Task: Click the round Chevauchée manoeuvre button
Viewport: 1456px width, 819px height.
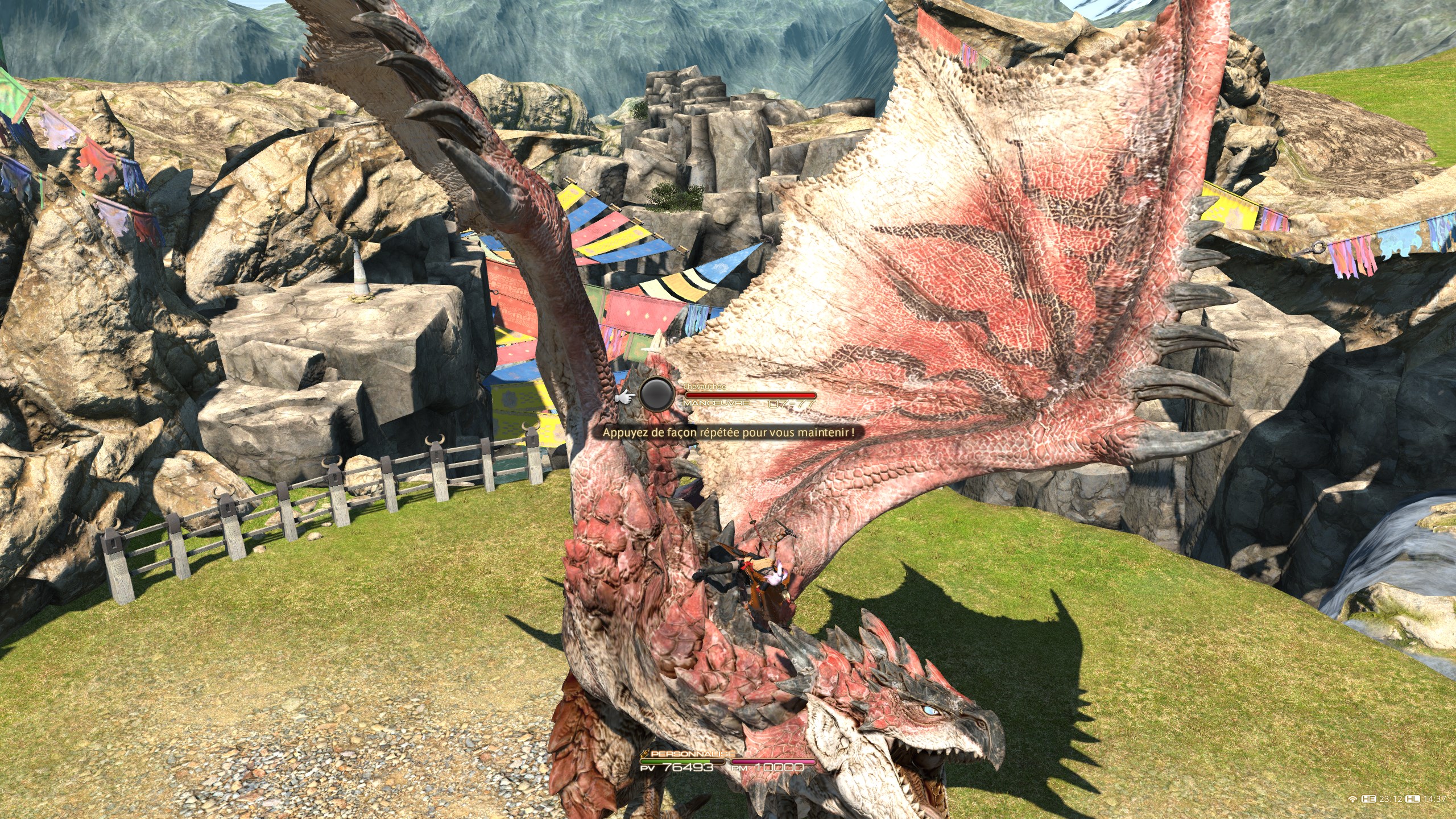Action: [x=657, y=394]
